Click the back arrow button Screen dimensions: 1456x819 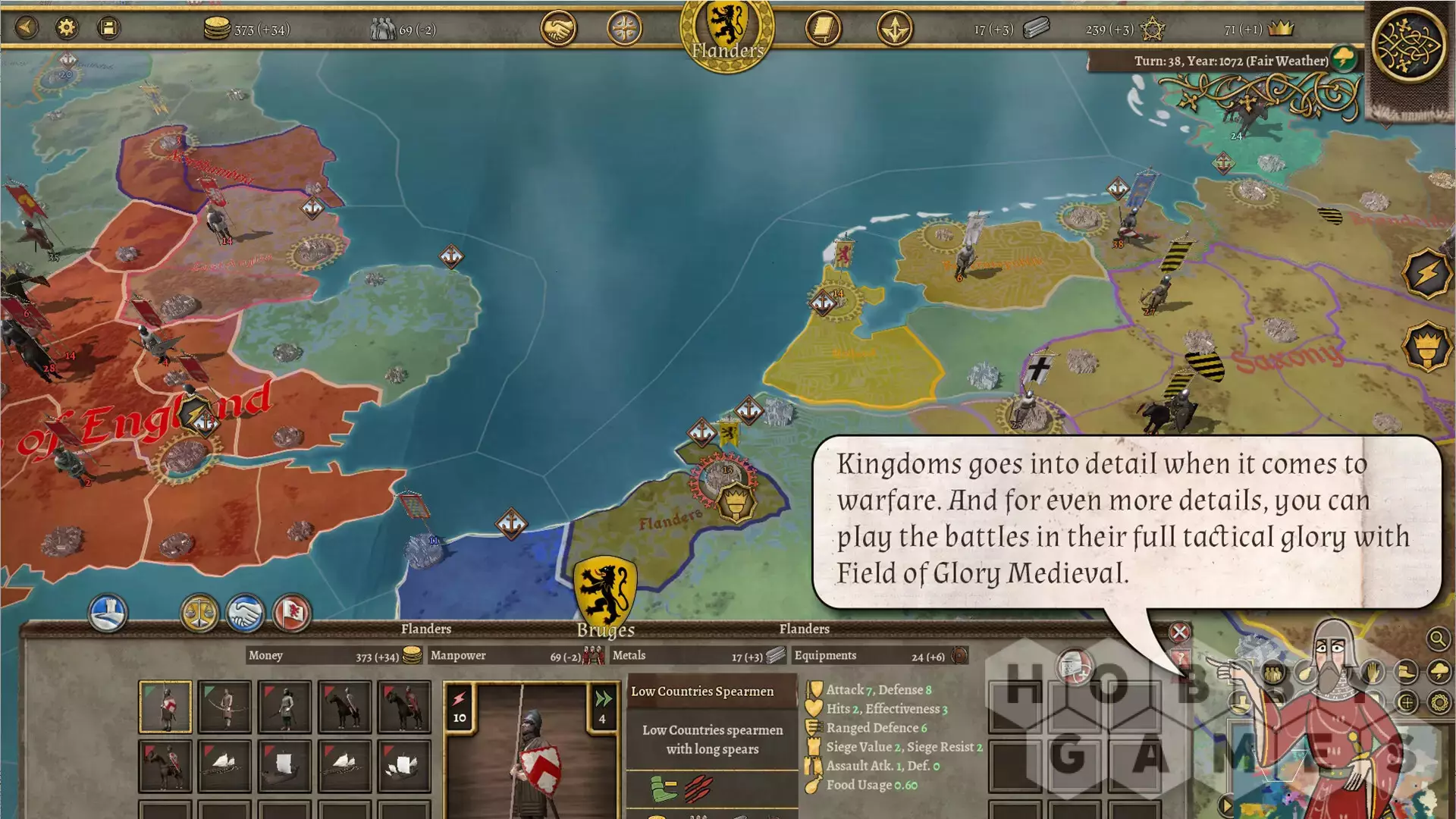[x=27, y=28]
